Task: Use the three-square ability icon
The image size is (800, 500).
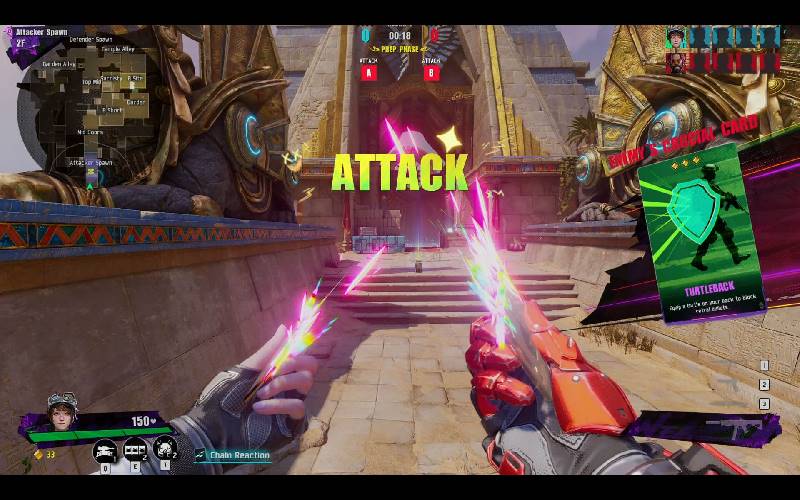Action: pyautogui.click(x=135, y=450)
